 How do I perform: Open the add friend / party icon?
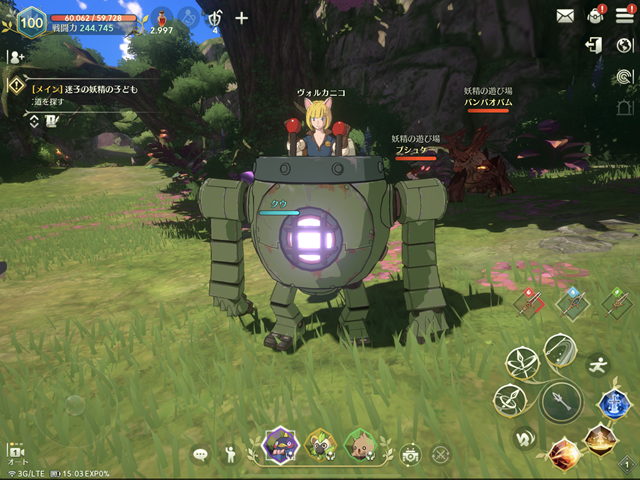point(15,57)
